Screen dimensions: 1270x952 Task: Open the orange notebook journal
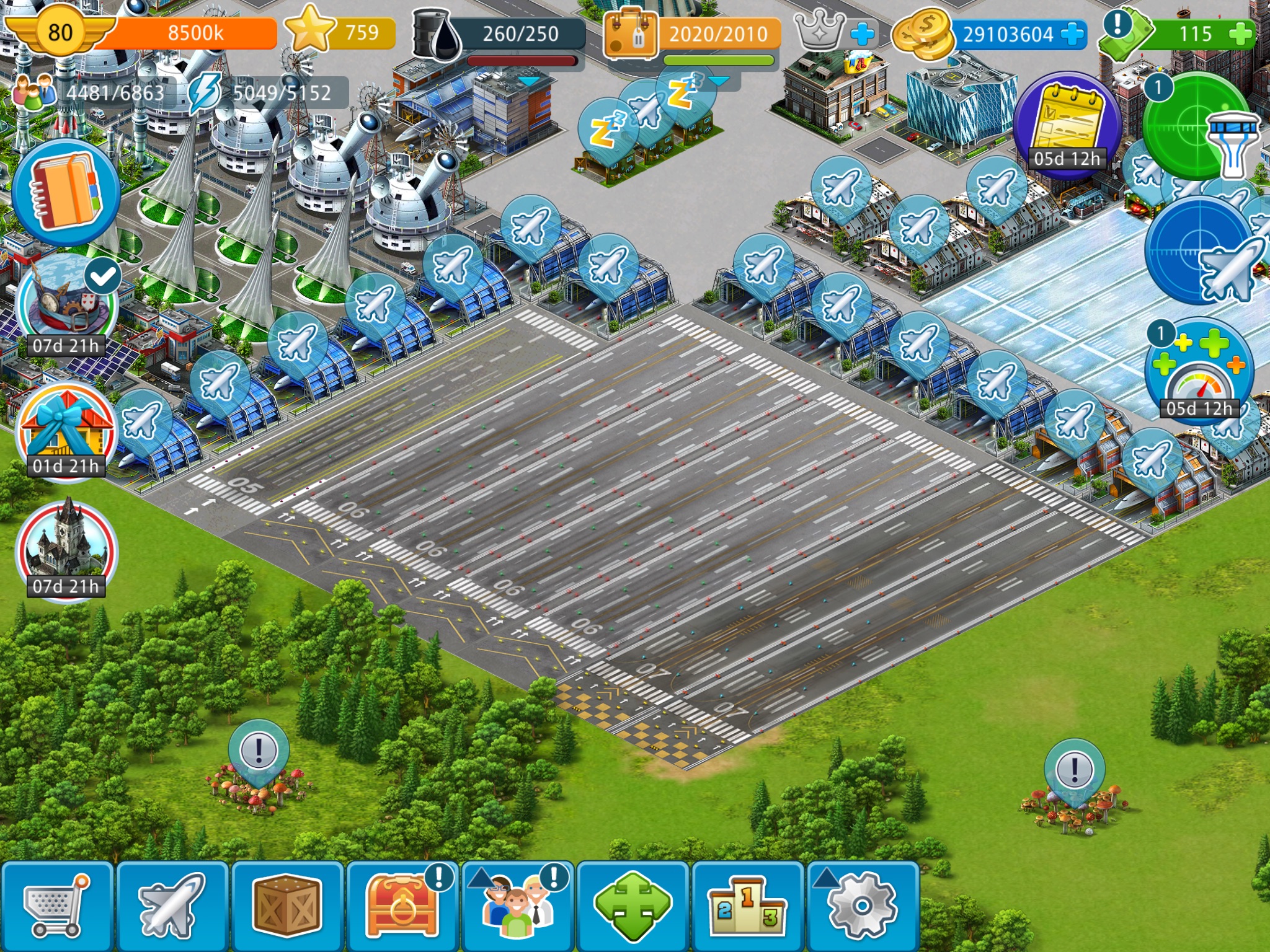pos(66,193)
